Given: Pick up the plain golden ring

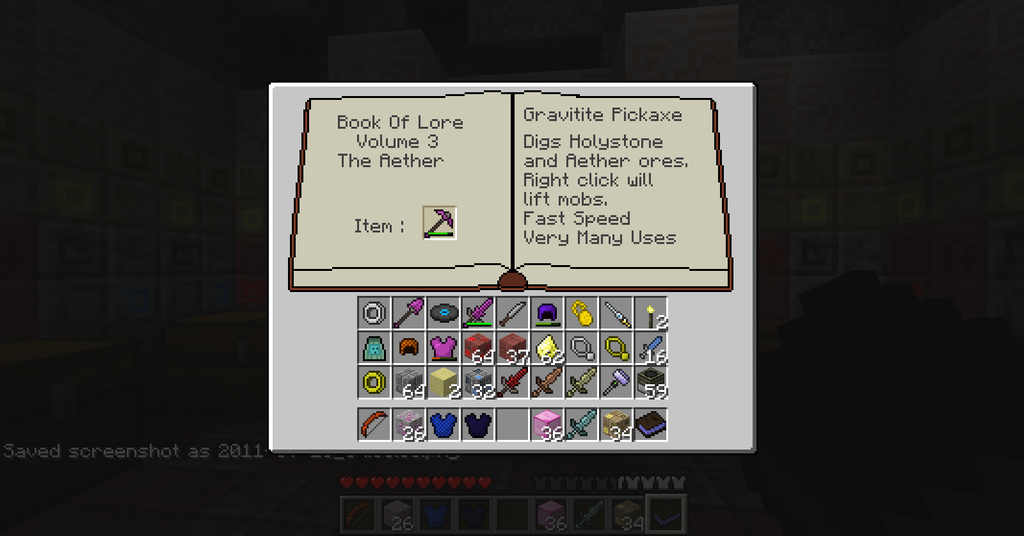Looking at the screenshot, I should (x=374, y=382).
